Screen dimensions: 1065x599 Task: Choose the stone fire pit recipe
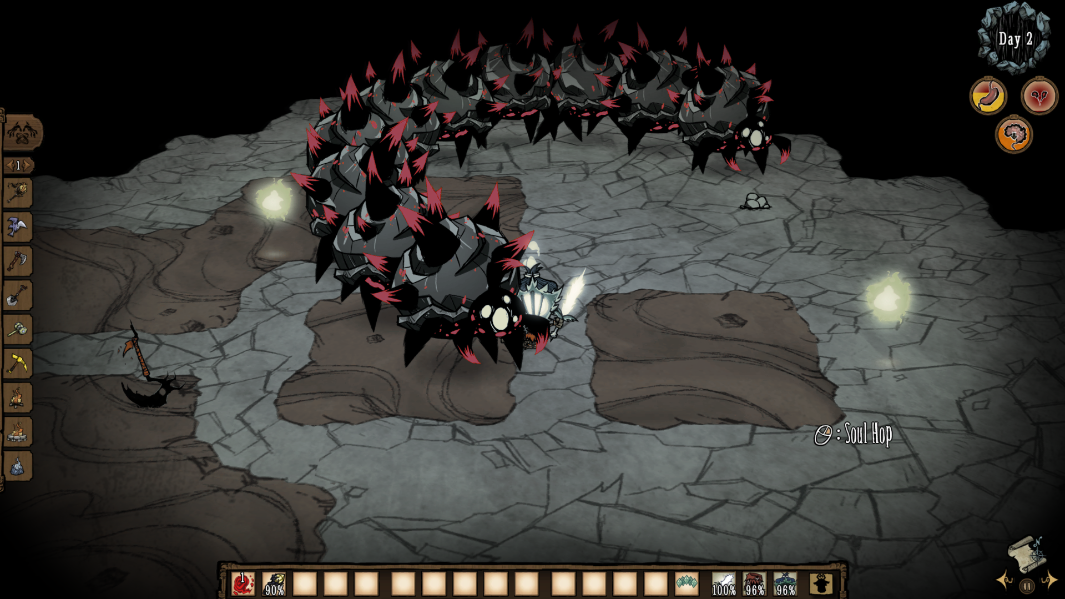[x=18, y=432]
